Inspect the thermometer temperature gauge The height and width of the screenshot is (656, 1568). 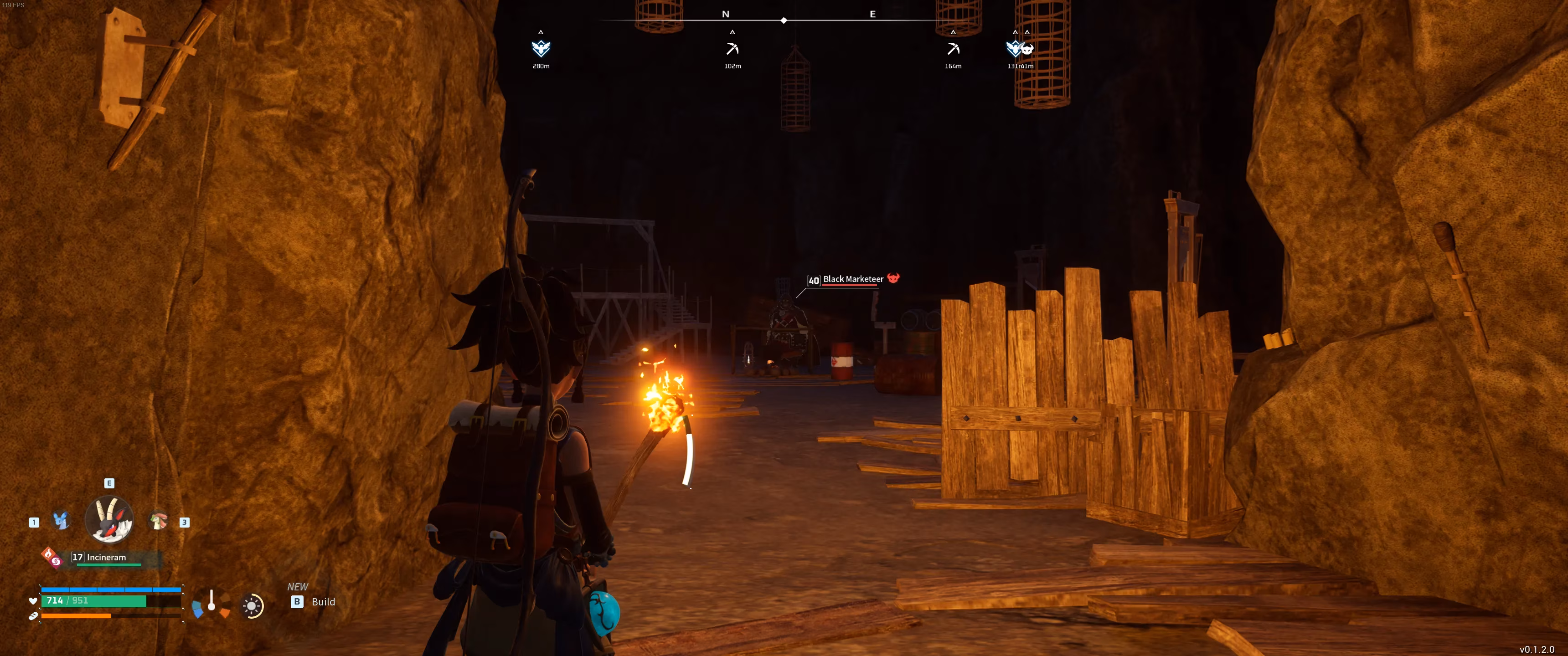click(x=211, y=602)
